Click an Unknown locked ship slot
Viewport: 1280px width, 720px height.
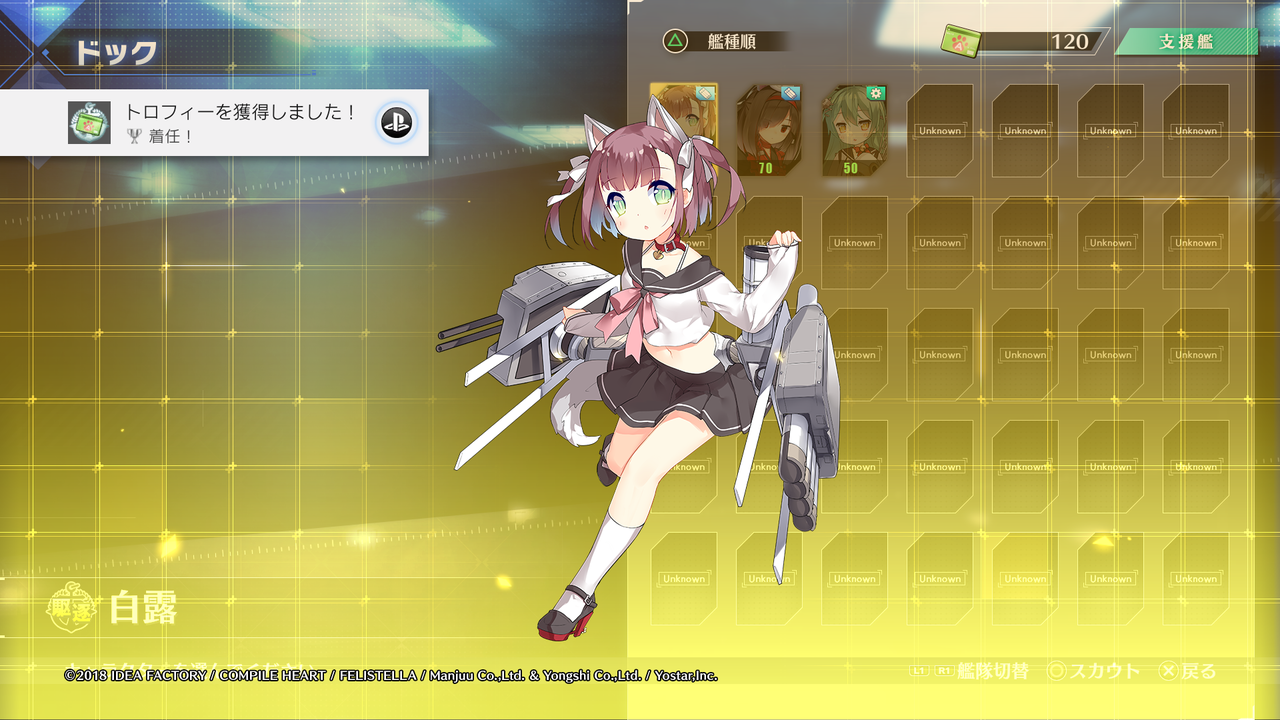pos(938,130)
